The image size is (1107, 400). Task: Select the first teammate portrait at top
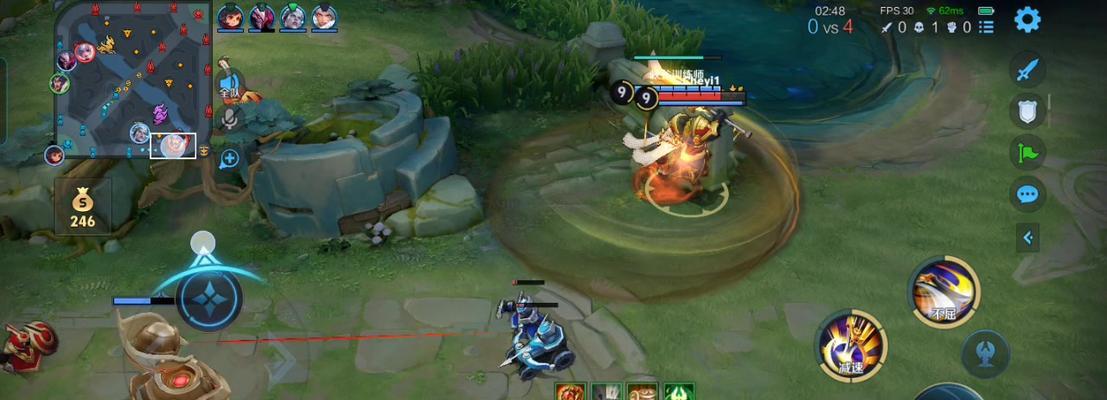coord(230,17)
